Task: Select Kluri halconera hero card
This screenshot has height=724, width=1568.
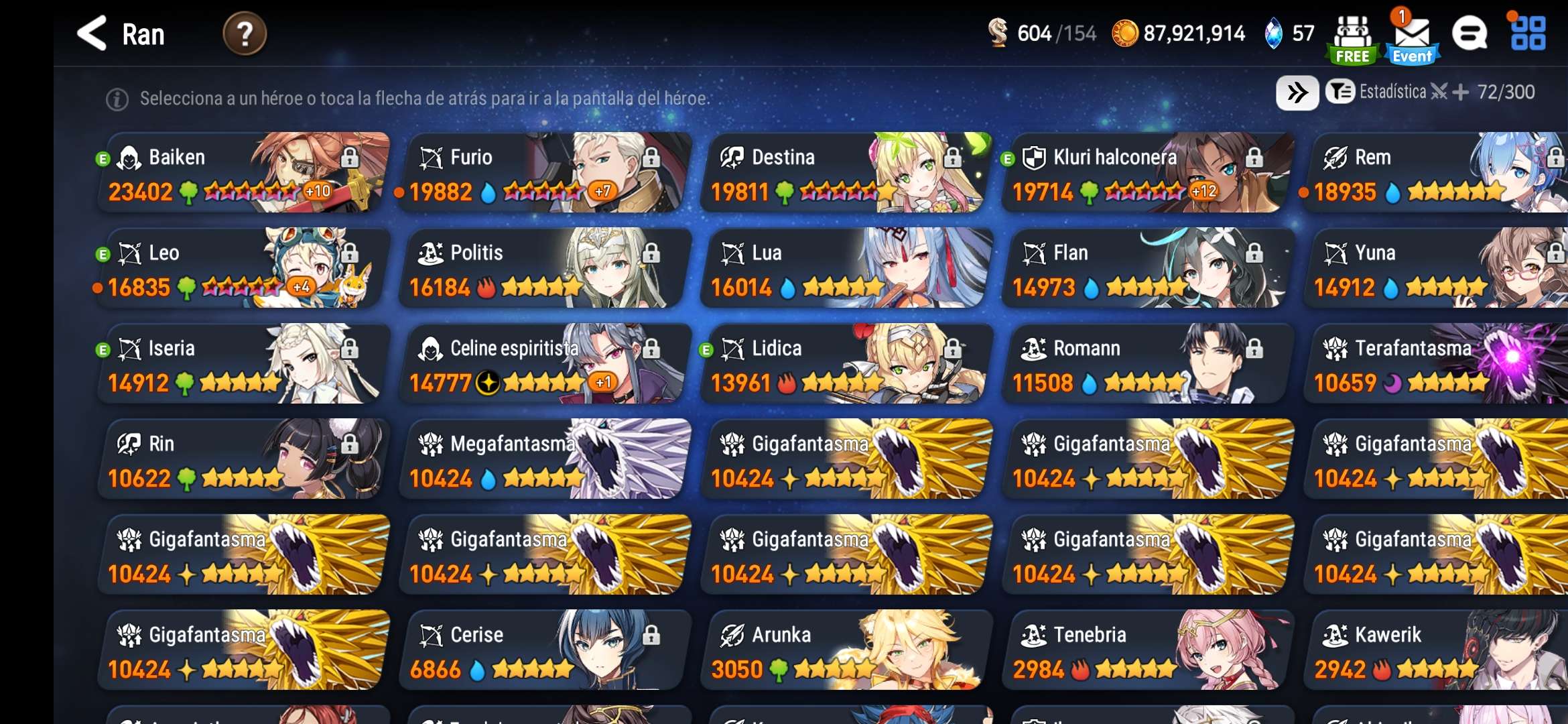Action: click(1147, 173)
